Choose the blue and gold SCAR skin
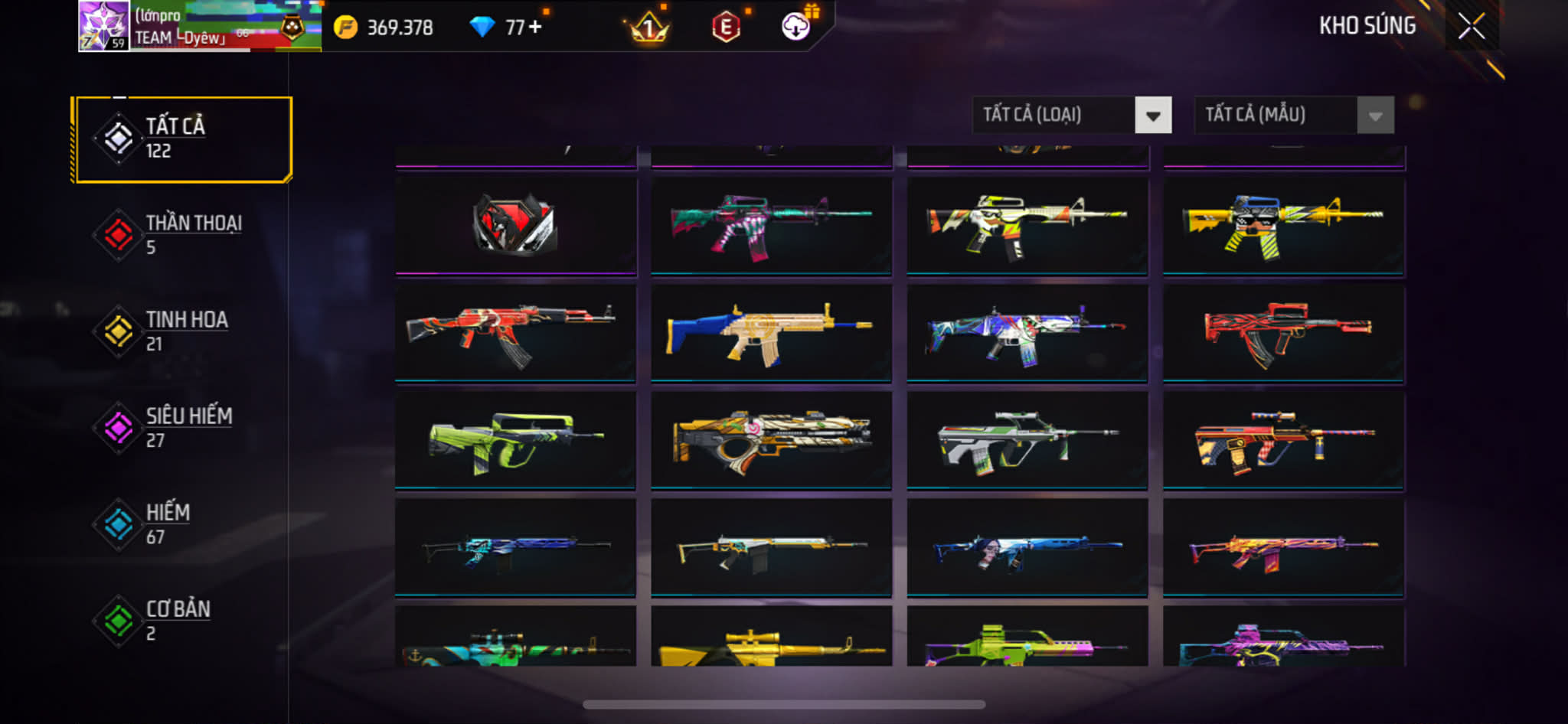This screenshot has height=724, width=1568. [x=771, y=332]
